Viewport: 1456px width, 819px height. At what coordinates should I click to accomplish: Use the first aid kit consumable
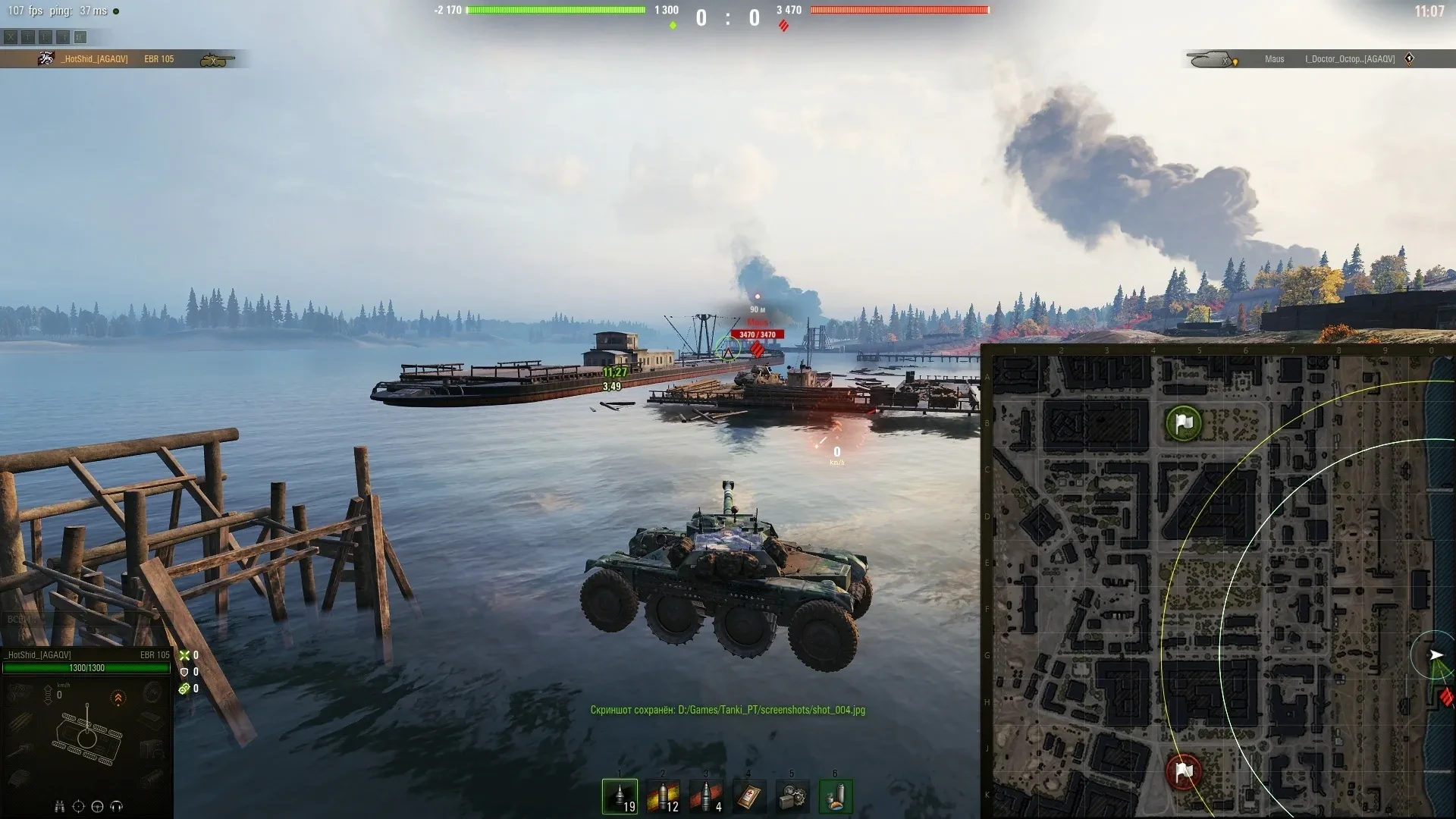coord(749,796)
